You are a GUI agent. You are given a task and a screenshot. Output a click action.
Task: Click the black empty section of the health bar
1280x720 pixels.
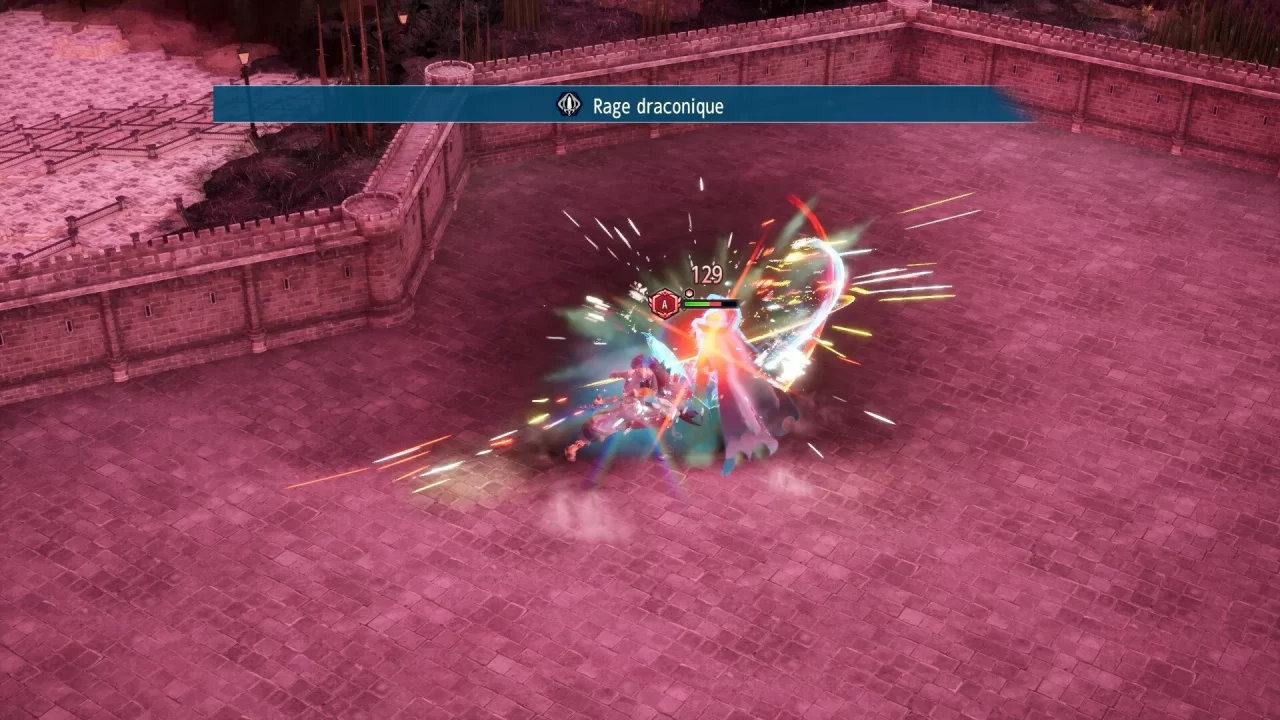coord(728,304)
